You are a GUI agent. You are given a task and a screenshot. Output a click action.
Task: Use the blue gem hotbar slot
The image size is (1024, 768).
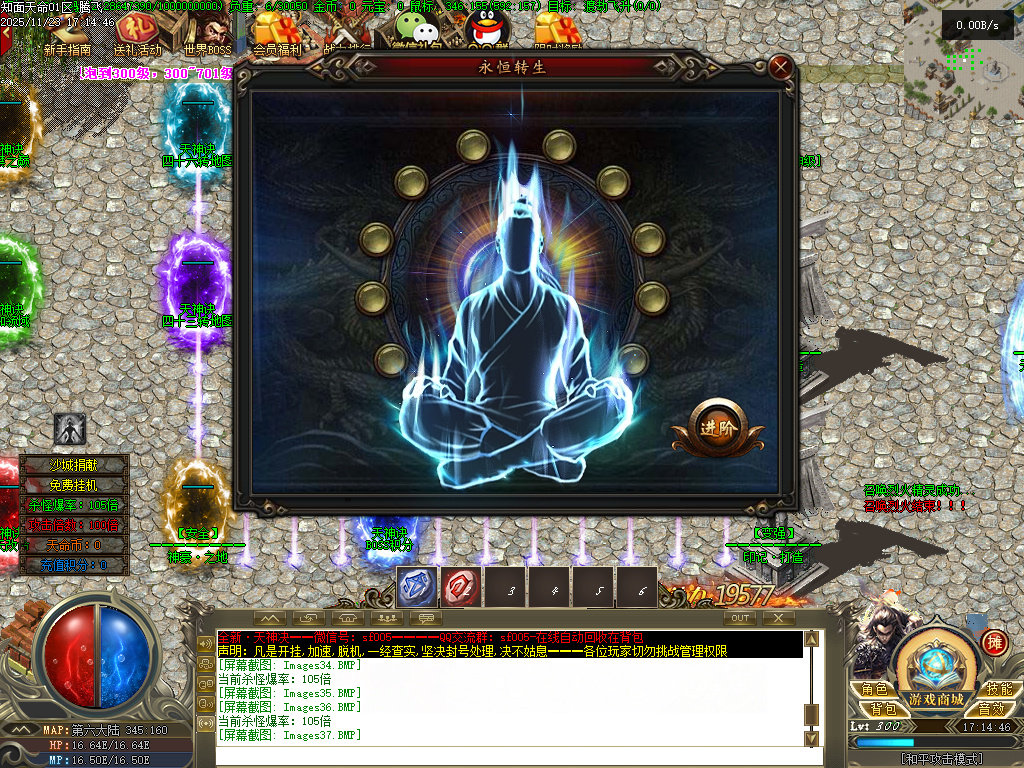(x=417, y=588)
